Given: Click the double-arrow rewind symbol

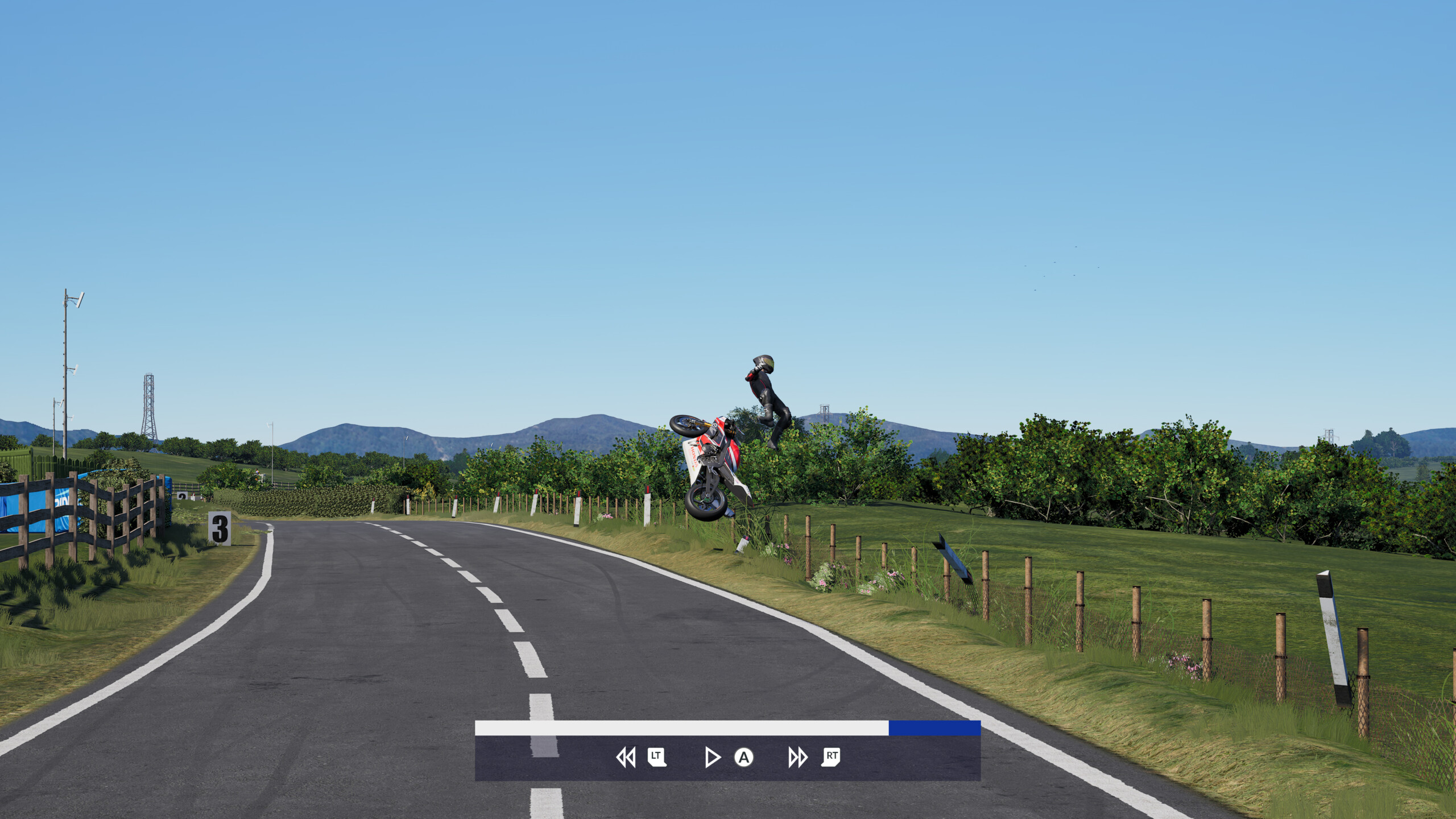Looking at the screenshot, I should pos(626,758).
